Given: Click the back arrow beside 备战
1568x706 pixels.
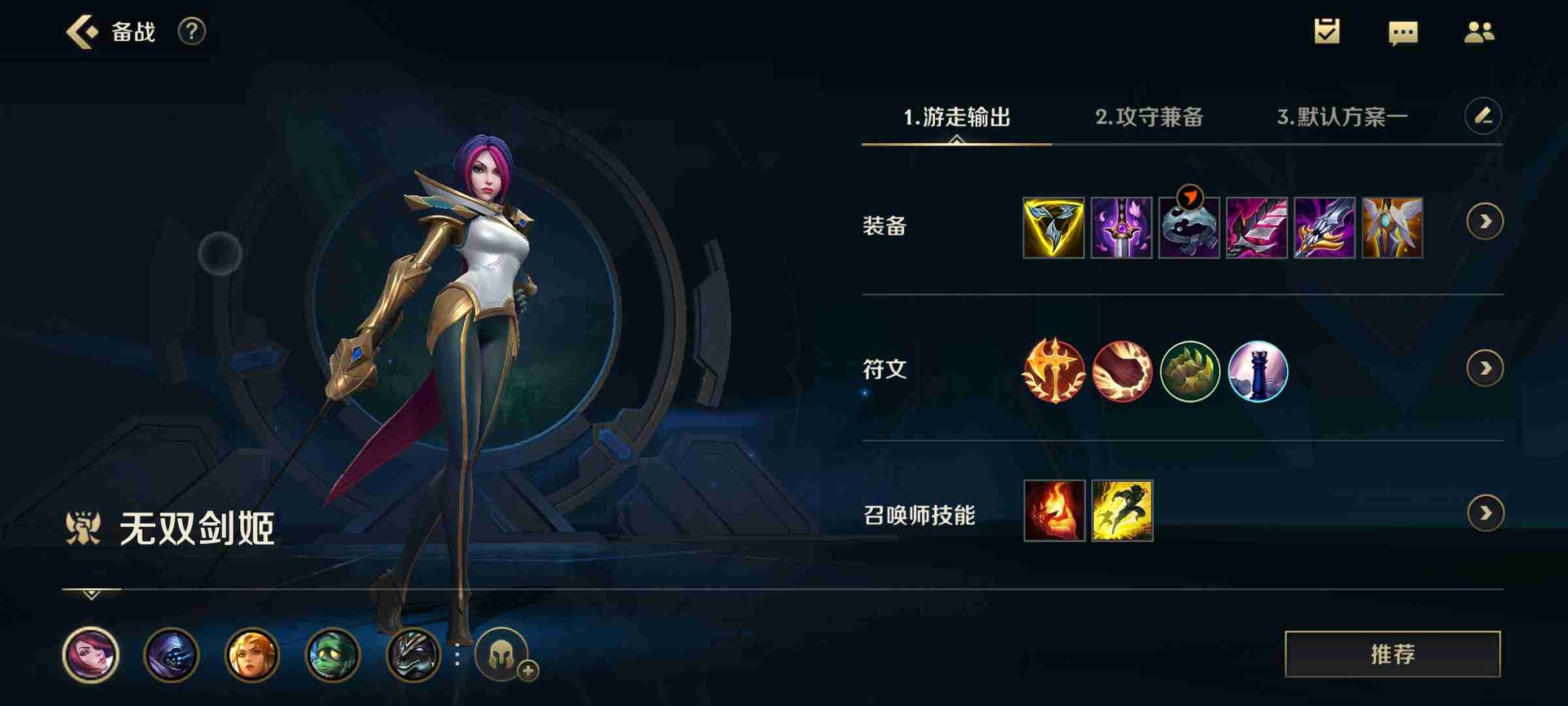Looking at the screenshot, I should pyautogui.click(x=82, y=33).
